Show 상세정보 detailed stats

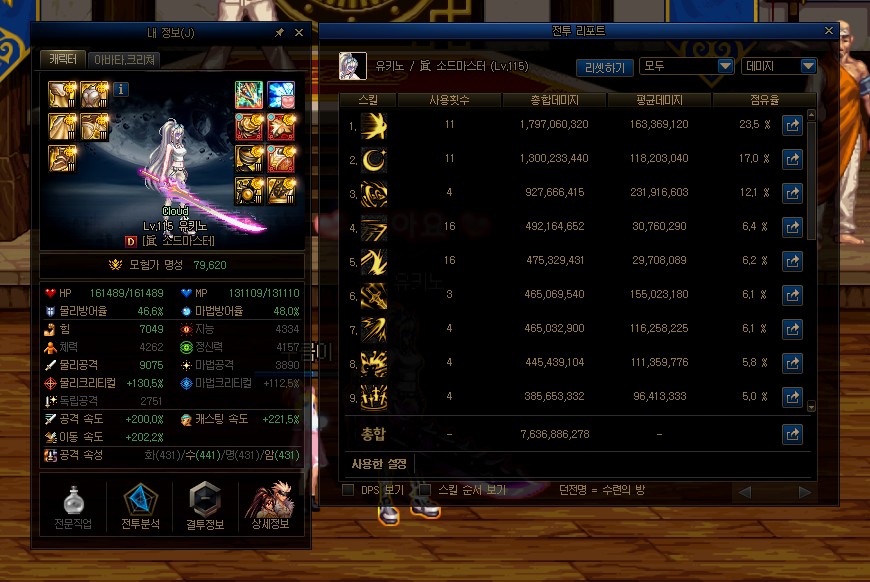coord(272,506)
